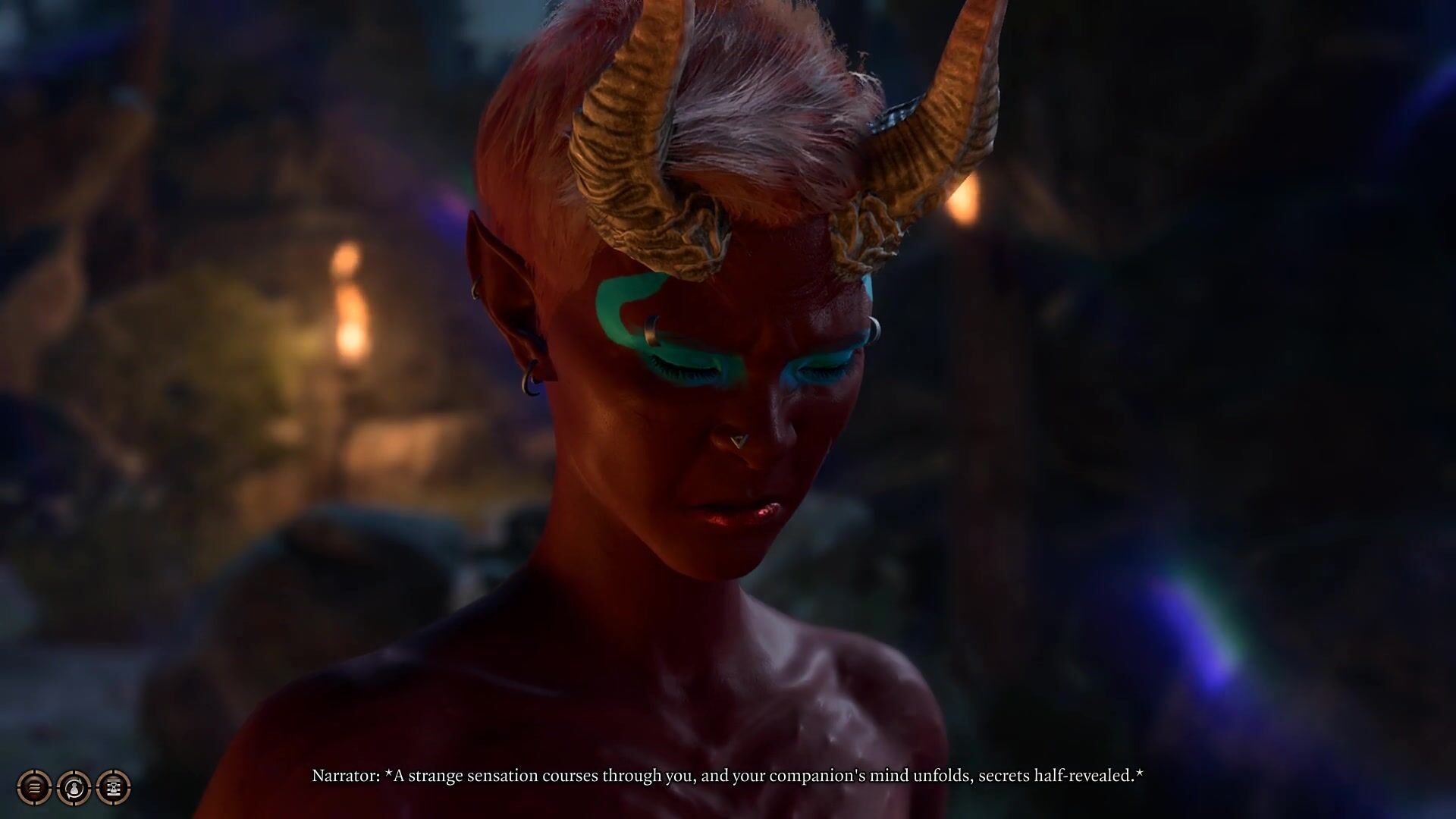Open the dialogue history hourglass button
This screenshot has height=819, width=1456.
coord(114,788)
